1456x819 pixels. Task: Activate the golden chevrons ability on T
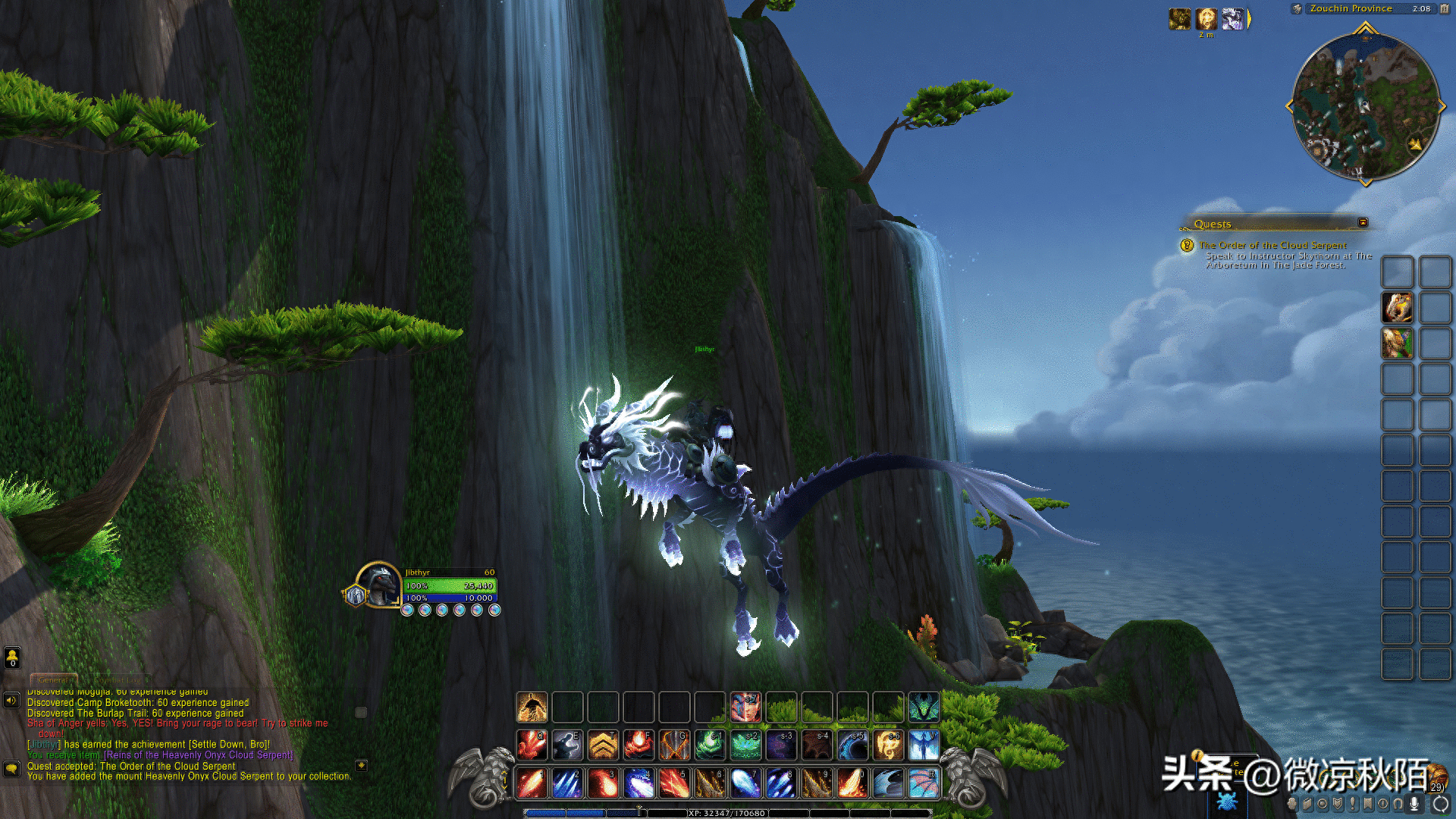[603, 745]
